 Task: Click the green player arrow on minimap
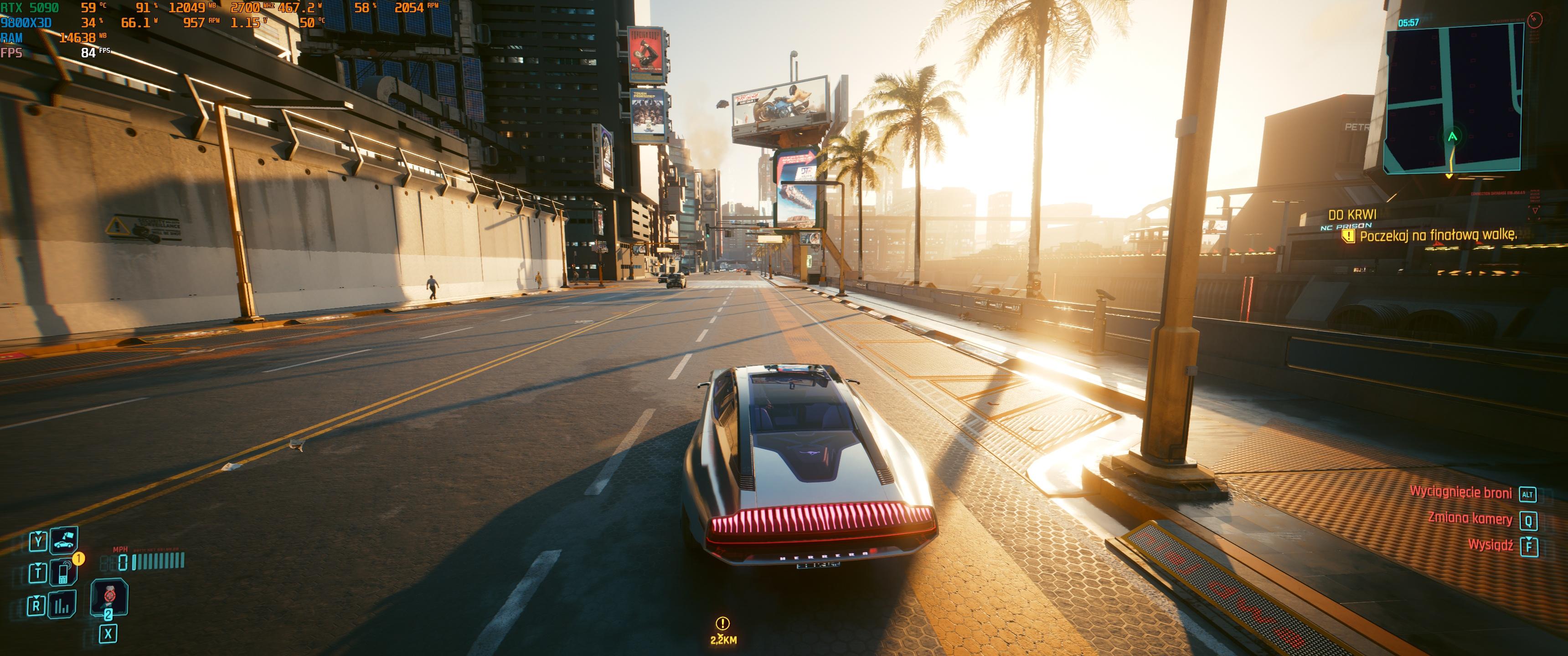point(1452,137)
